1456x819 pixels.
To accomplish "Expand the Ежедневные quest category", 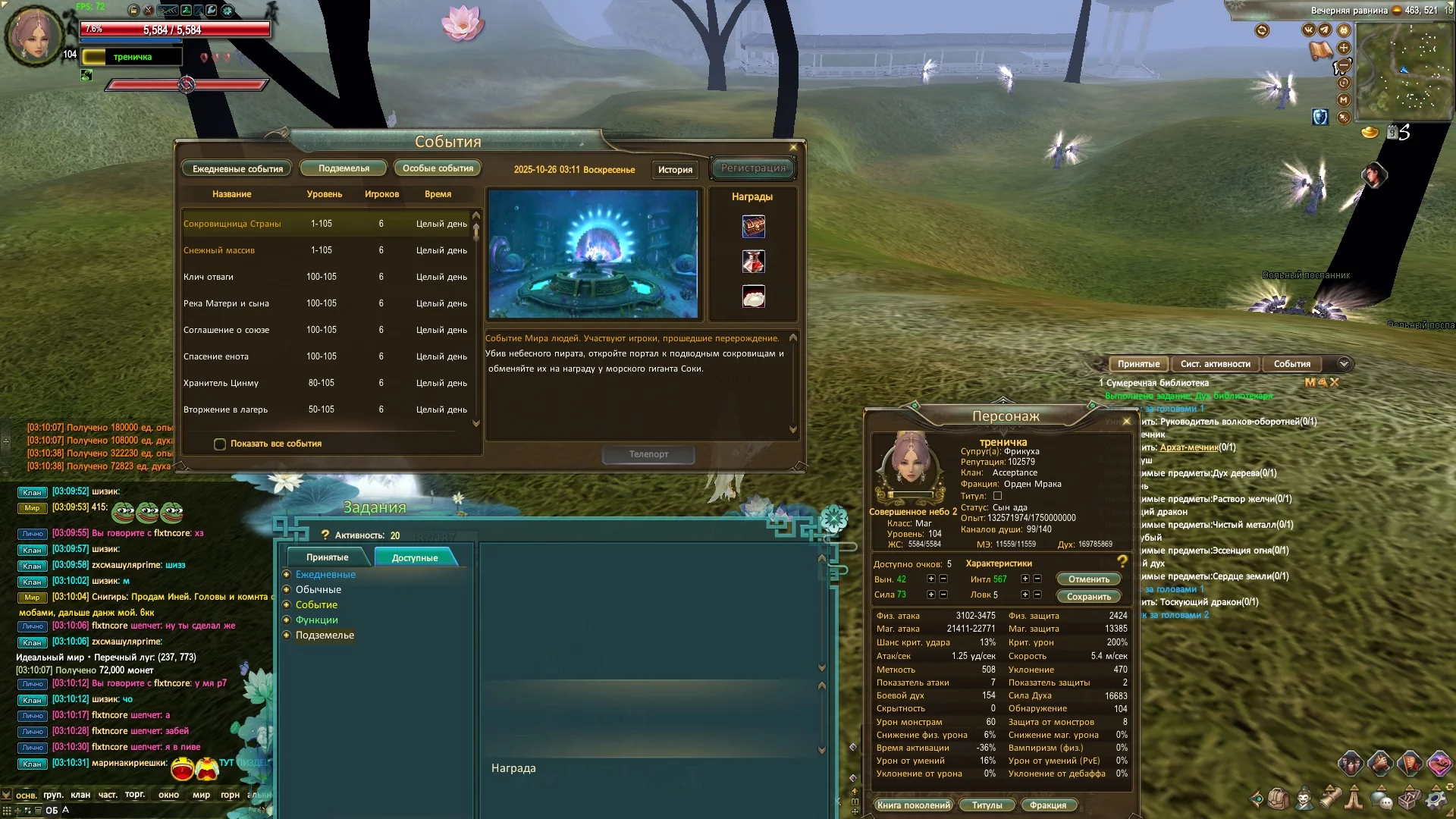I will pyautogui.click(x=325, y=575).
